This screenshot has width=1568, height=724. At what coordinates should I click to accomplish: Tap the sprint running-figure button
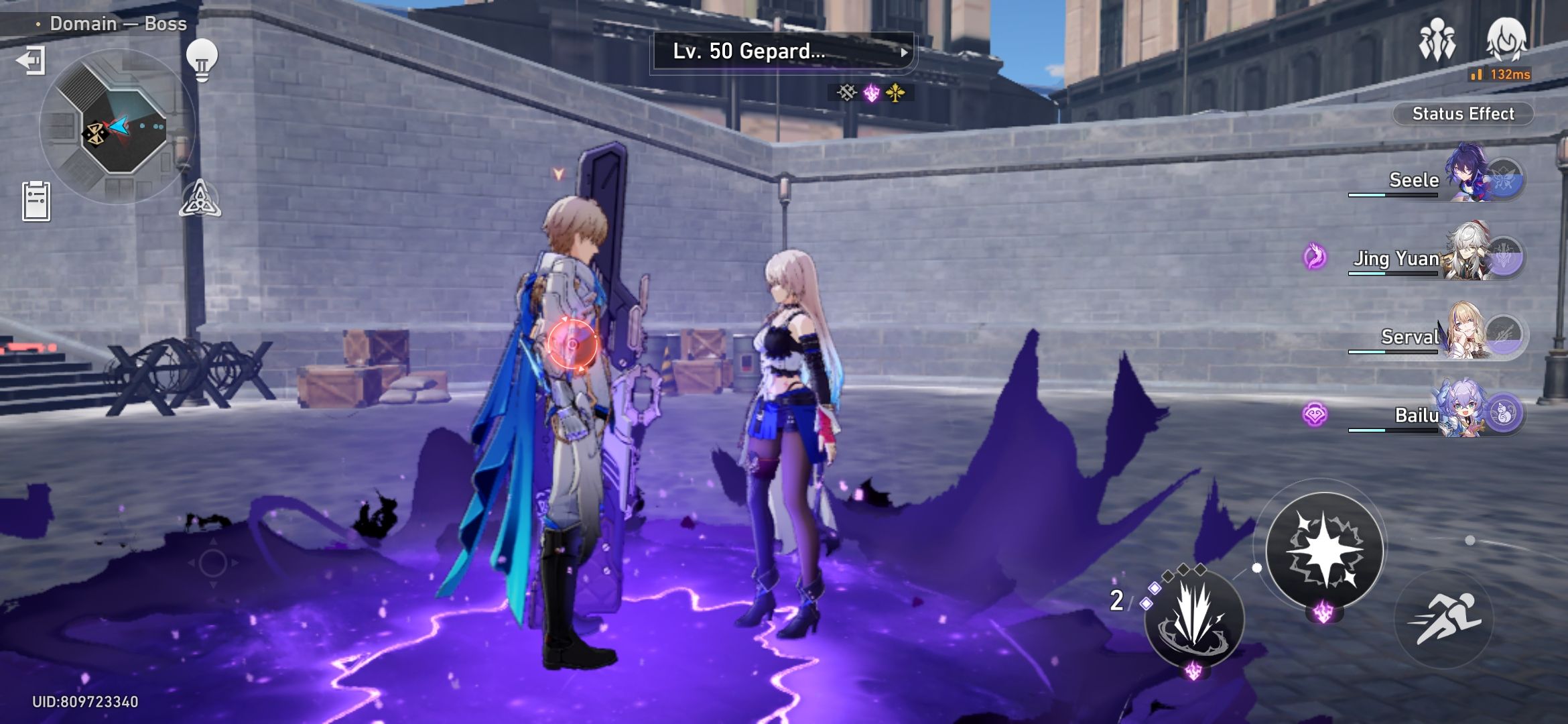(1444, 618)
